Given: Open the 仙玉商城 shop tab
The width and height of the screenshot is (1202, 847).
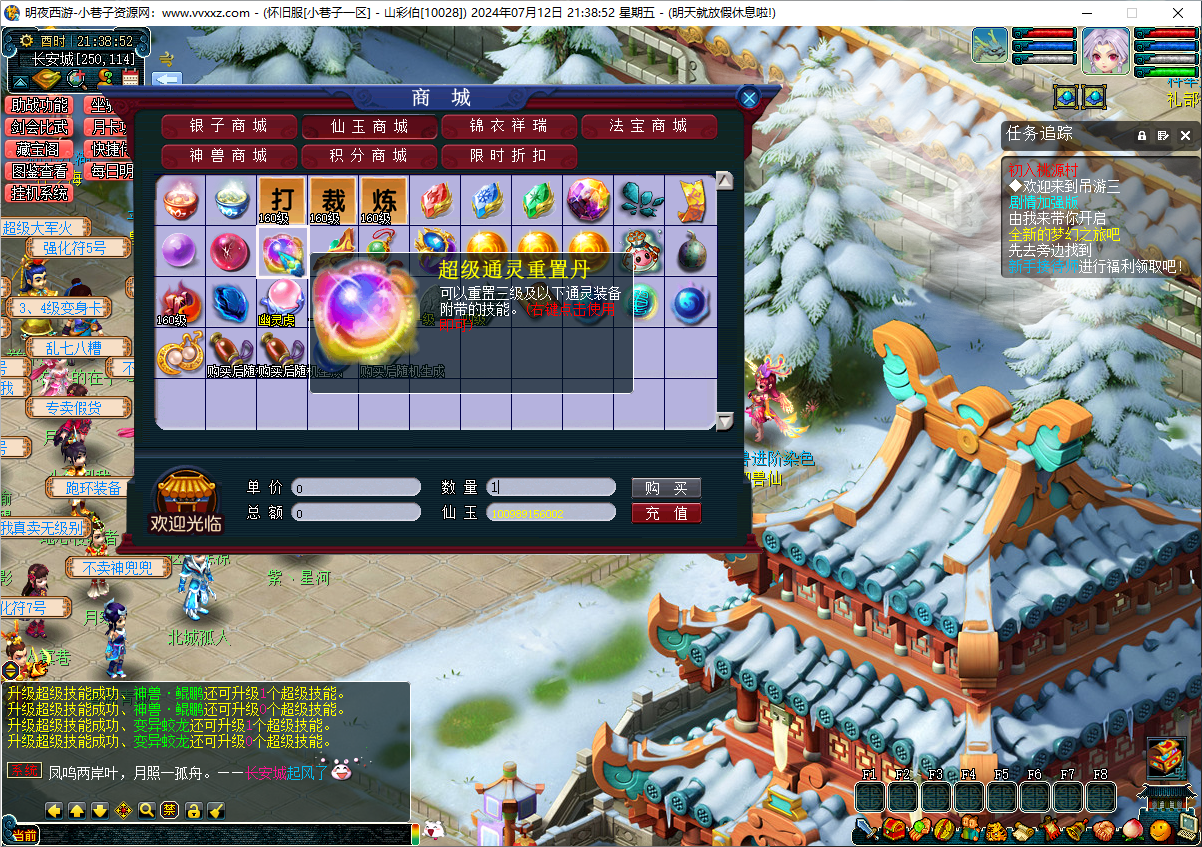Looking at the screenshot, I should (x=369, y=126).
